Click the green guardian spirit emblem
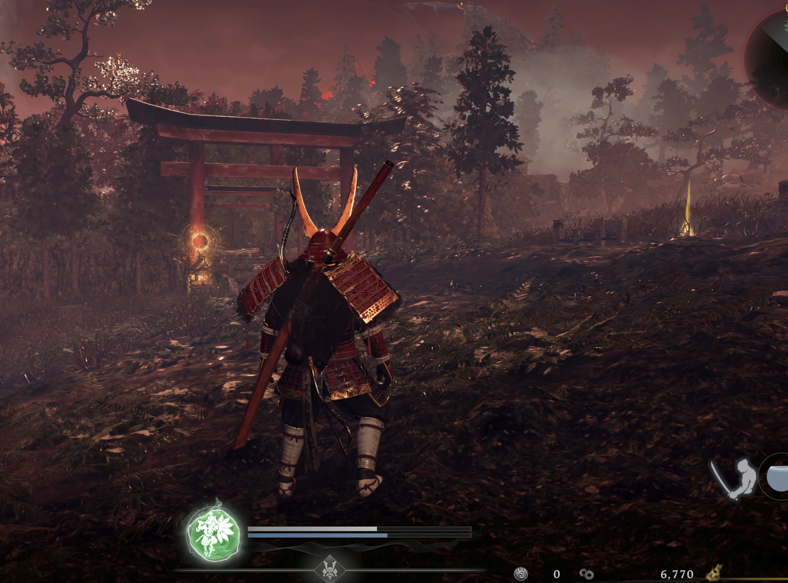This screenshot has height=583, width=788. 214,532
